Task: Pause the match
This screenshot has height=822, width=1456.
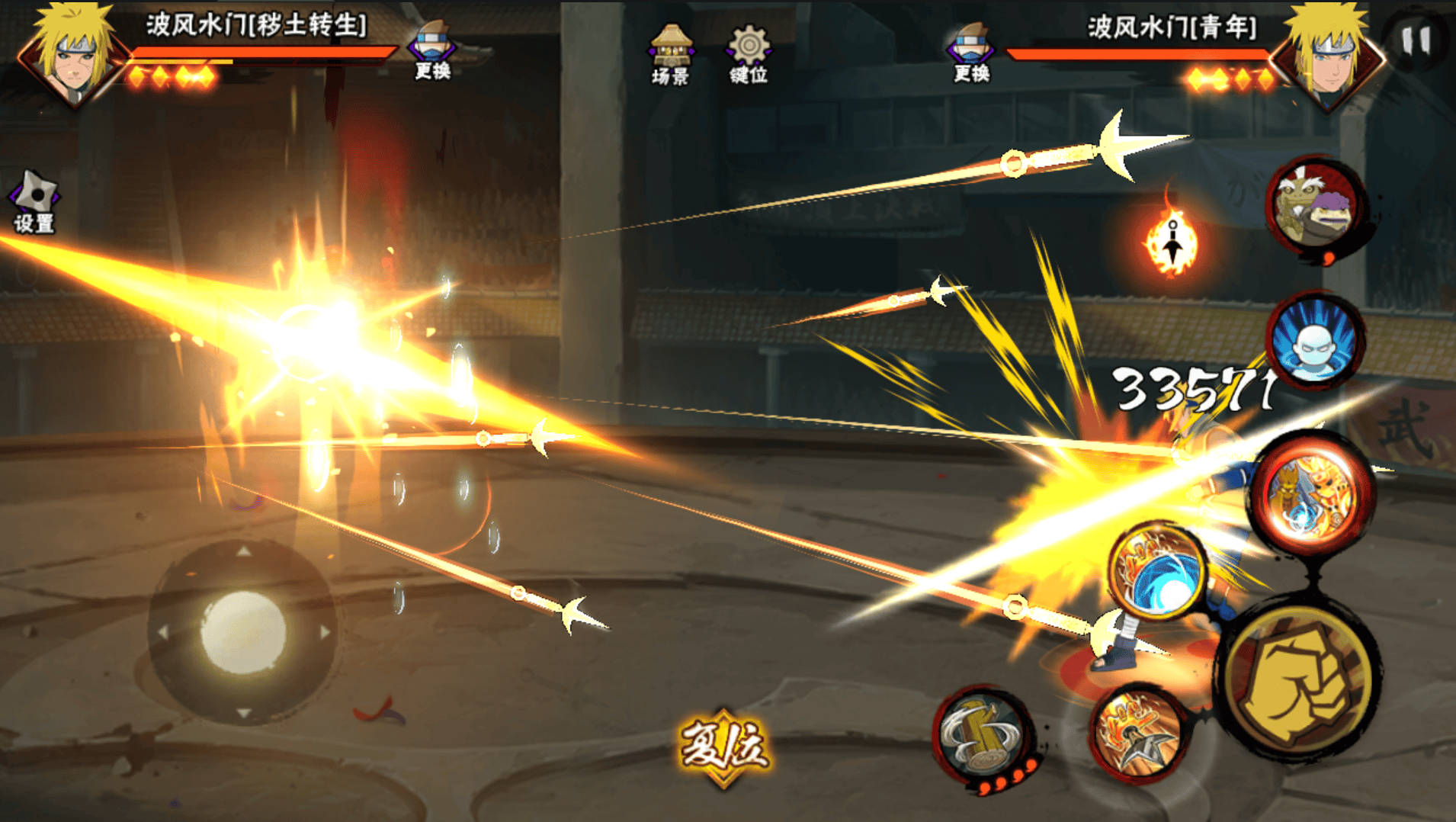Action: (x=1415, y=40)
